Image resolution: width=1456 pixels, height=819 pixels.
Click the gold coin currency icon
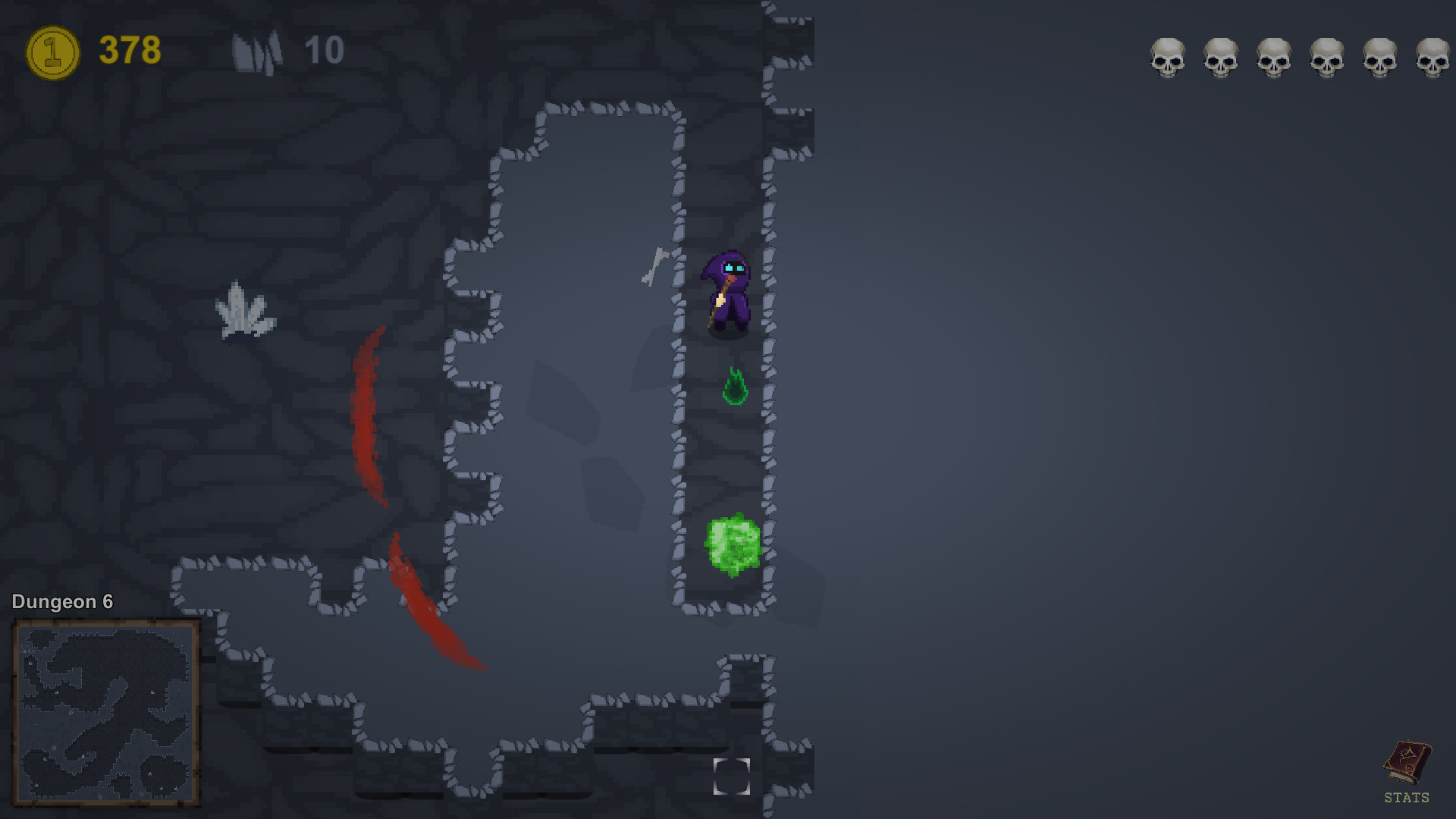point(51,50)
